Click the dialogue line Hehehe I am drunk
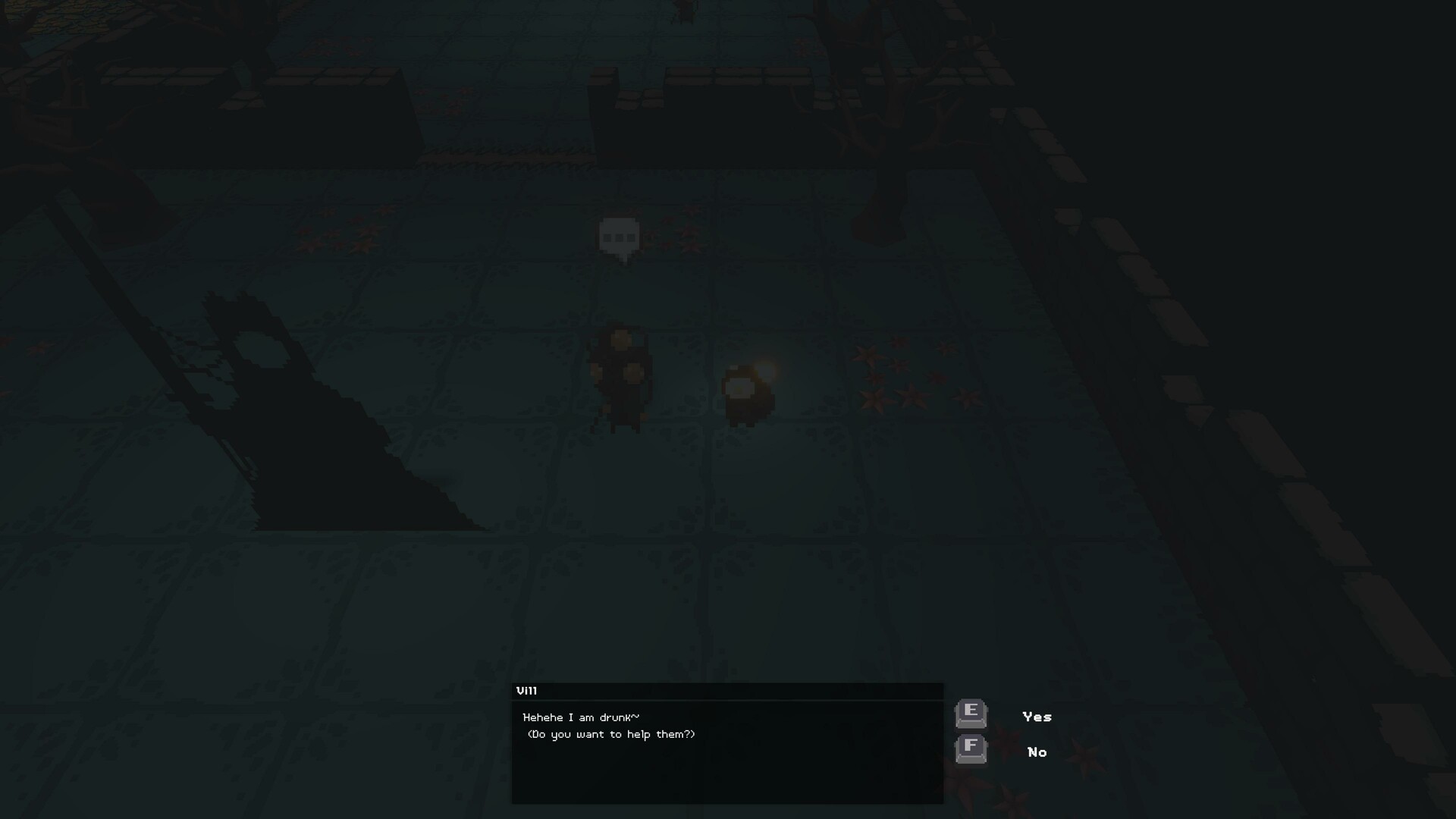Image resolution: width=1456 pixels, height=819 pixels. point(582,717)
